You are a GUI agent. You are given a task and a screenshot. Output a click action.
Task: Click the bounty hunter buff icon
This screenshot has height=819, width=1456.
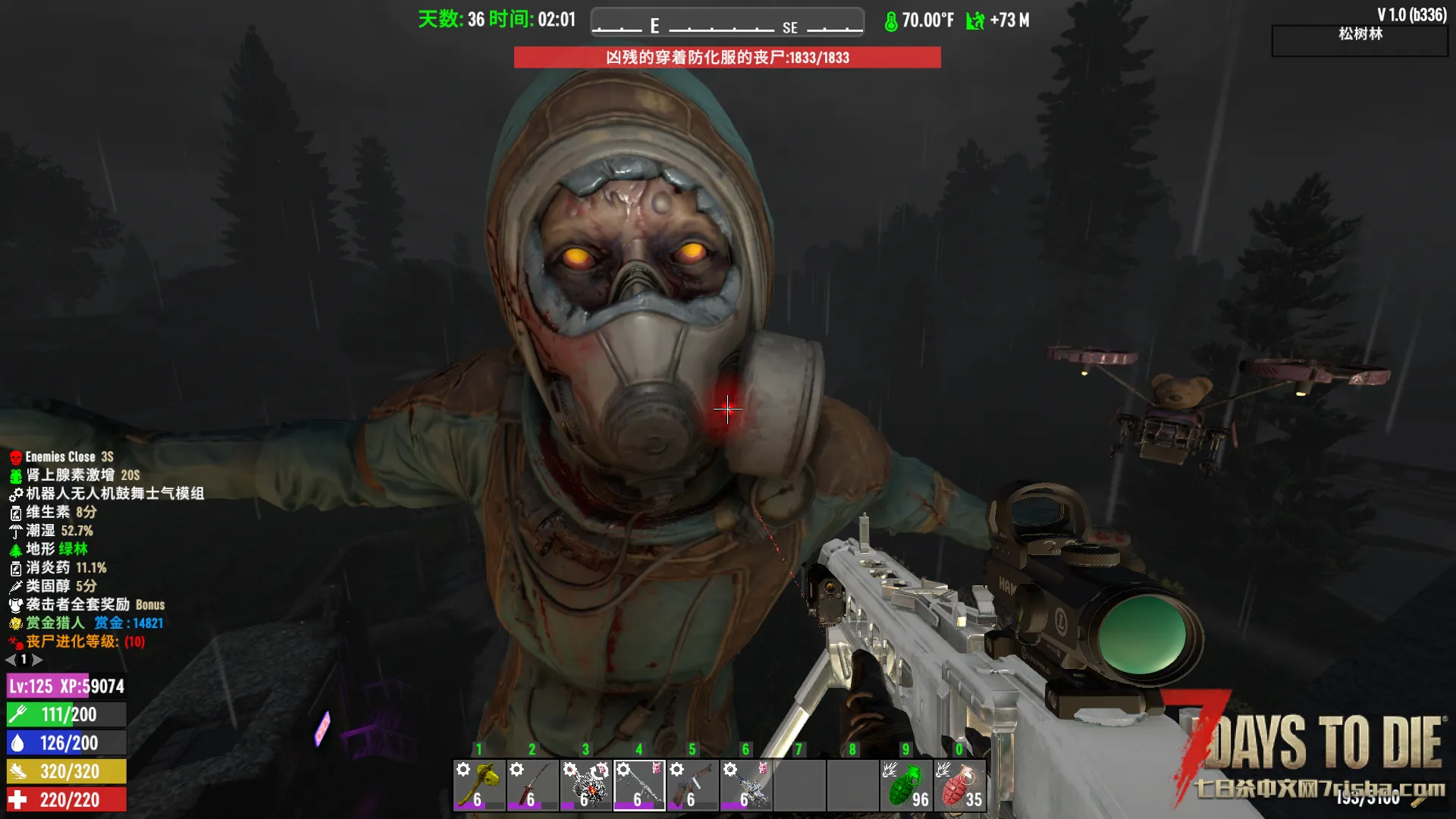pos(15,623)
